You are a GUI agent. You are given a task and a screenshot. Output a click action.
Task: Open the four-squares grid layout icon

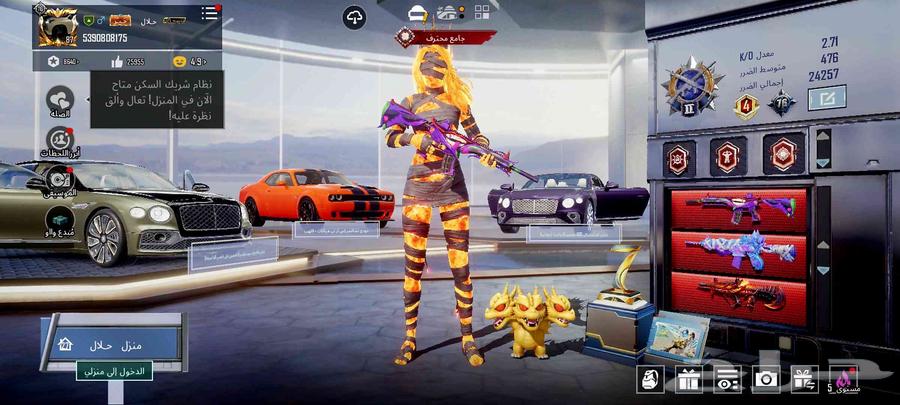pos(482,12)
